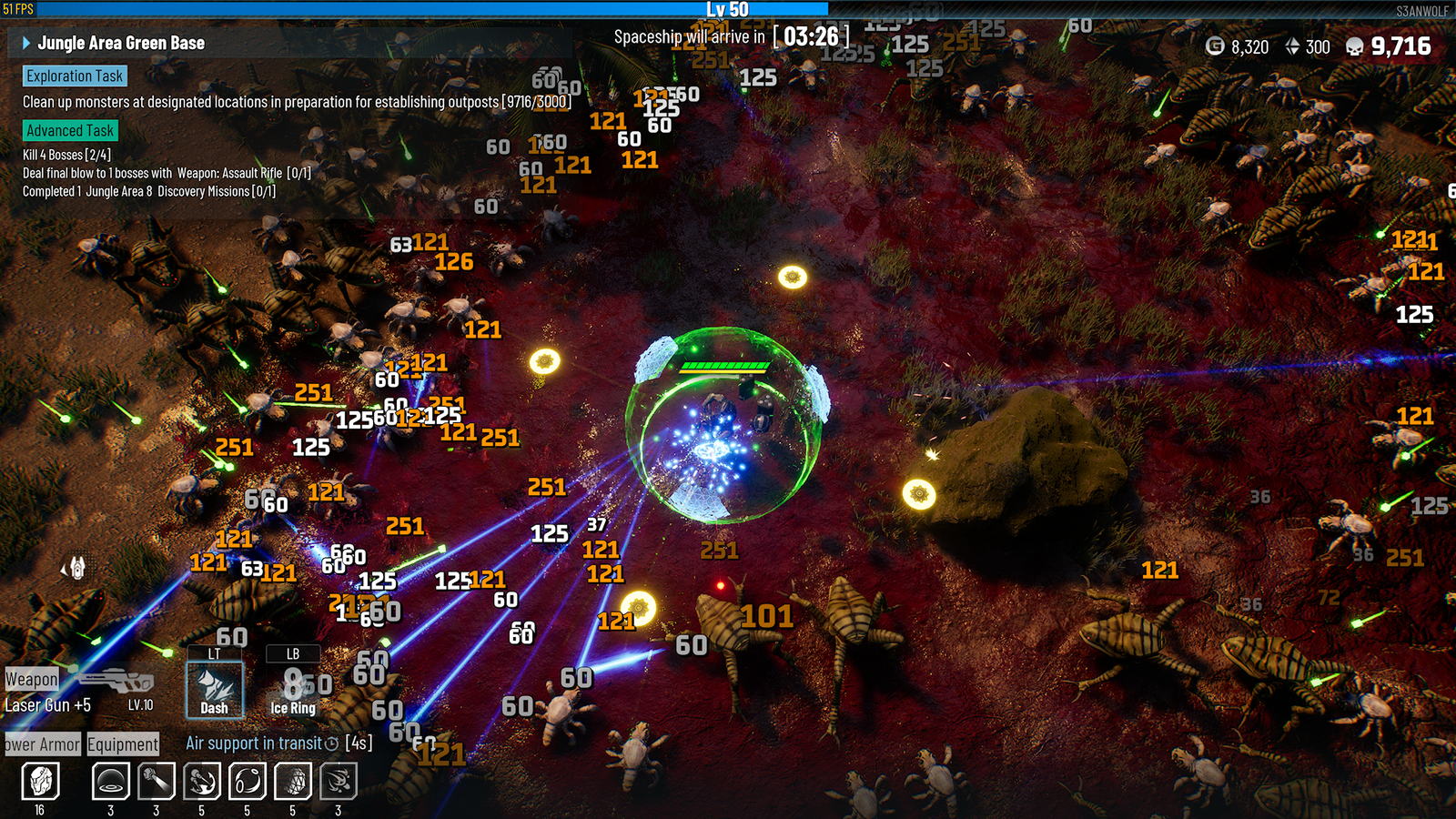The image size is (1456, 819).
Task: Activate the Dash ability
Action: tap(215, 689)
